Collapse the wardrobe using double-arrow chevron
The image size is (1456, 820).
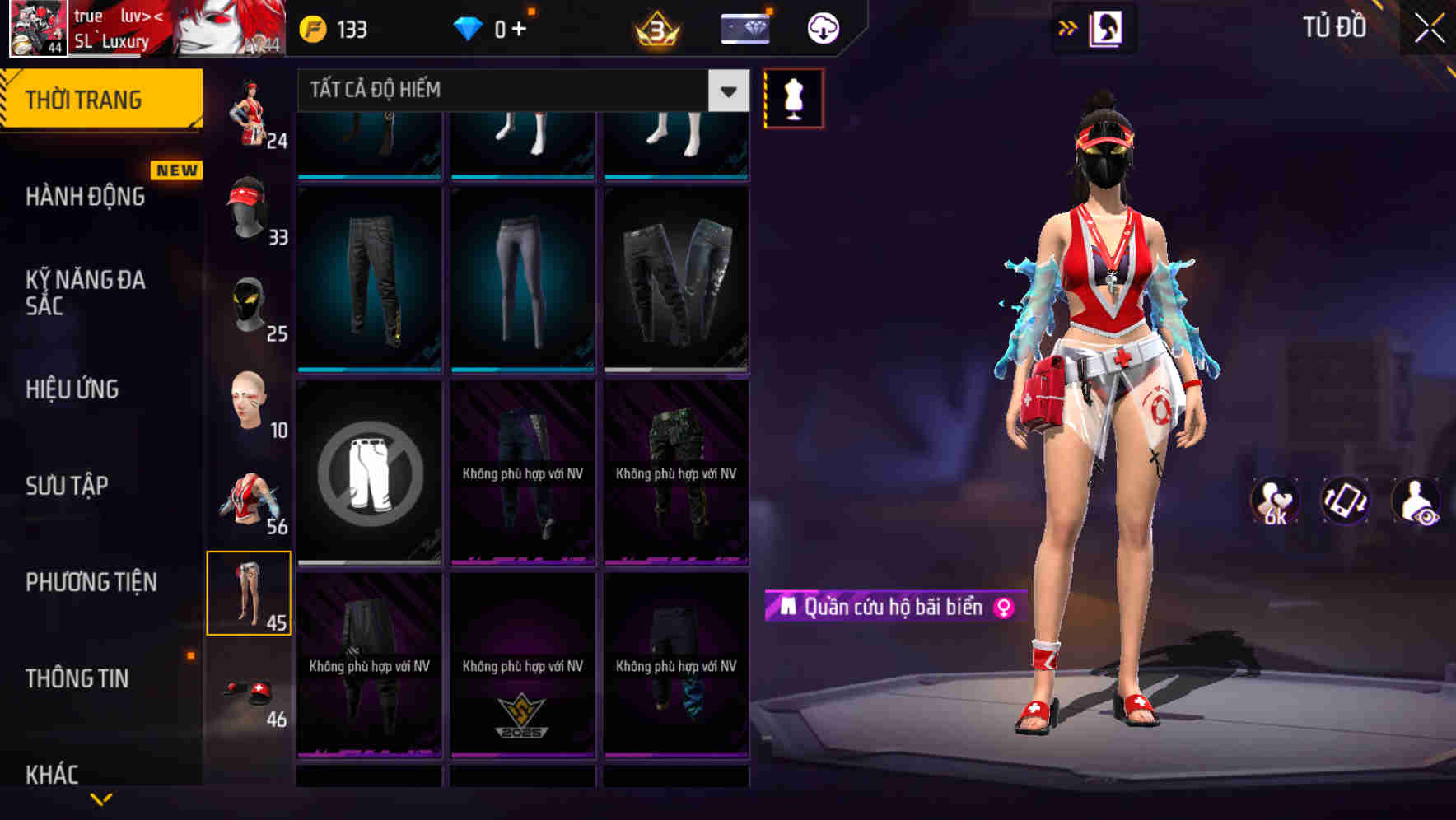pyautogui.click(x=1068, y=27)
